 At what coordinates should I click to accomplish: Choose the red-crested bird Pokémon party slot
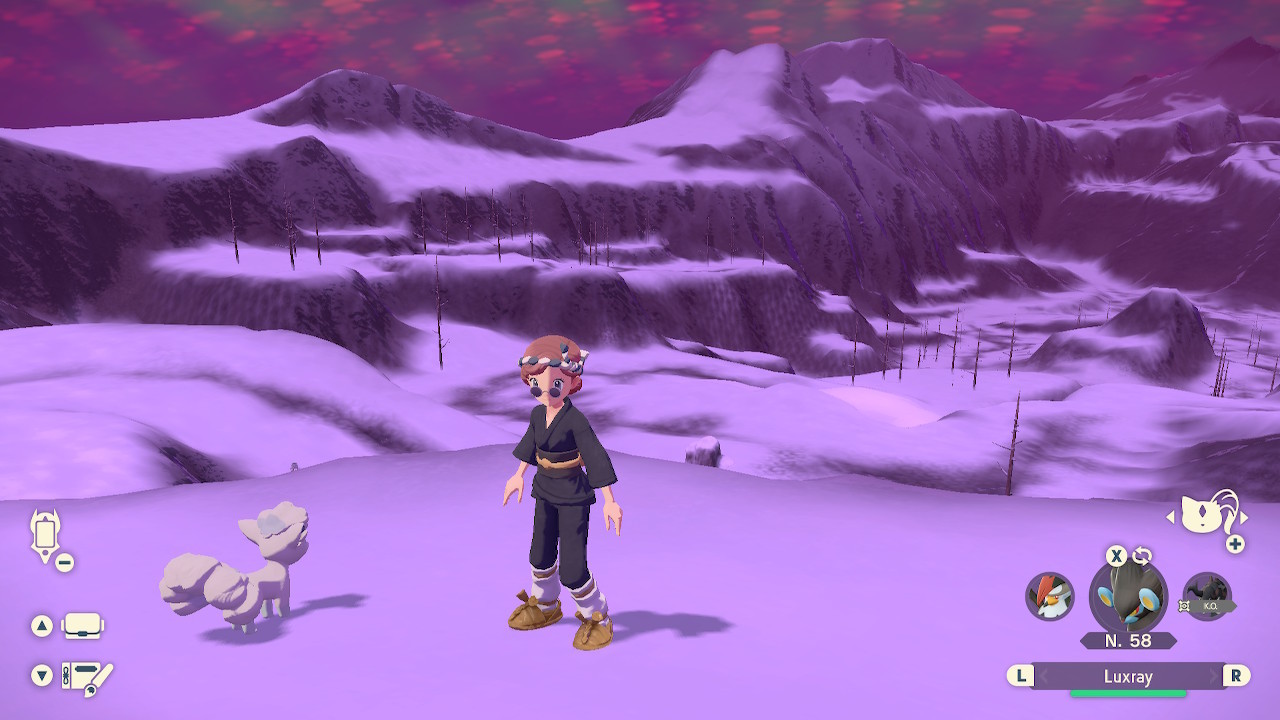coord(1050,596)
